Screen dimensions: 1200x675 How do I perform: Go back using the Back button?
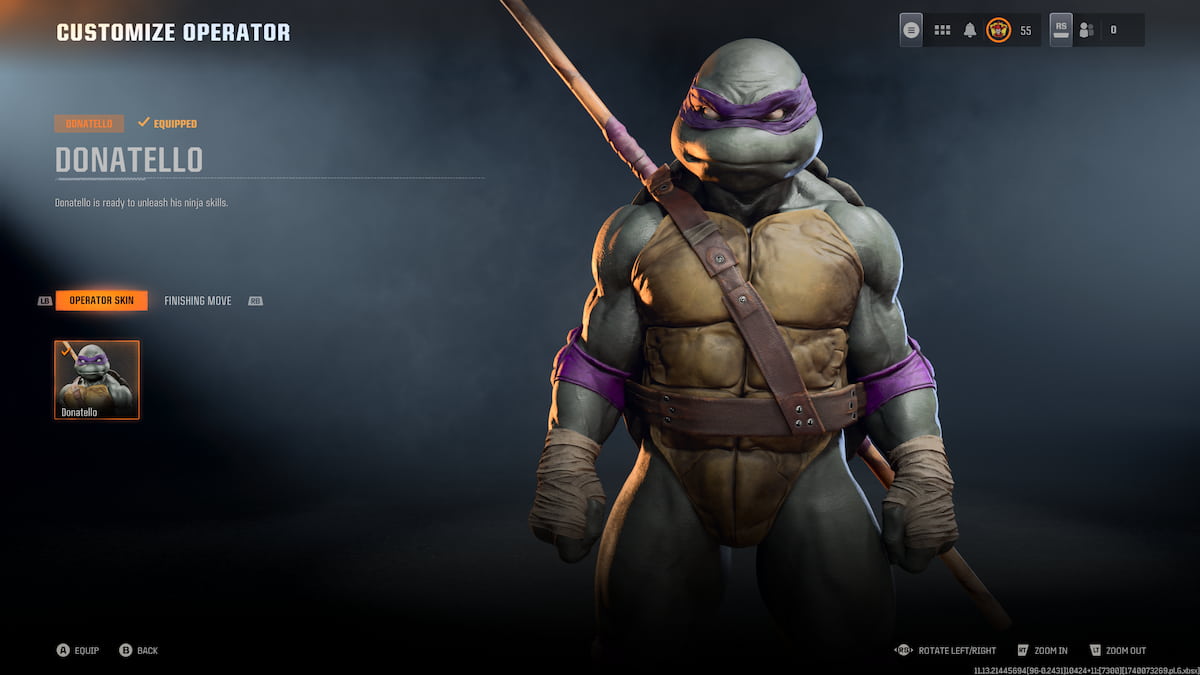coord(147,651)
